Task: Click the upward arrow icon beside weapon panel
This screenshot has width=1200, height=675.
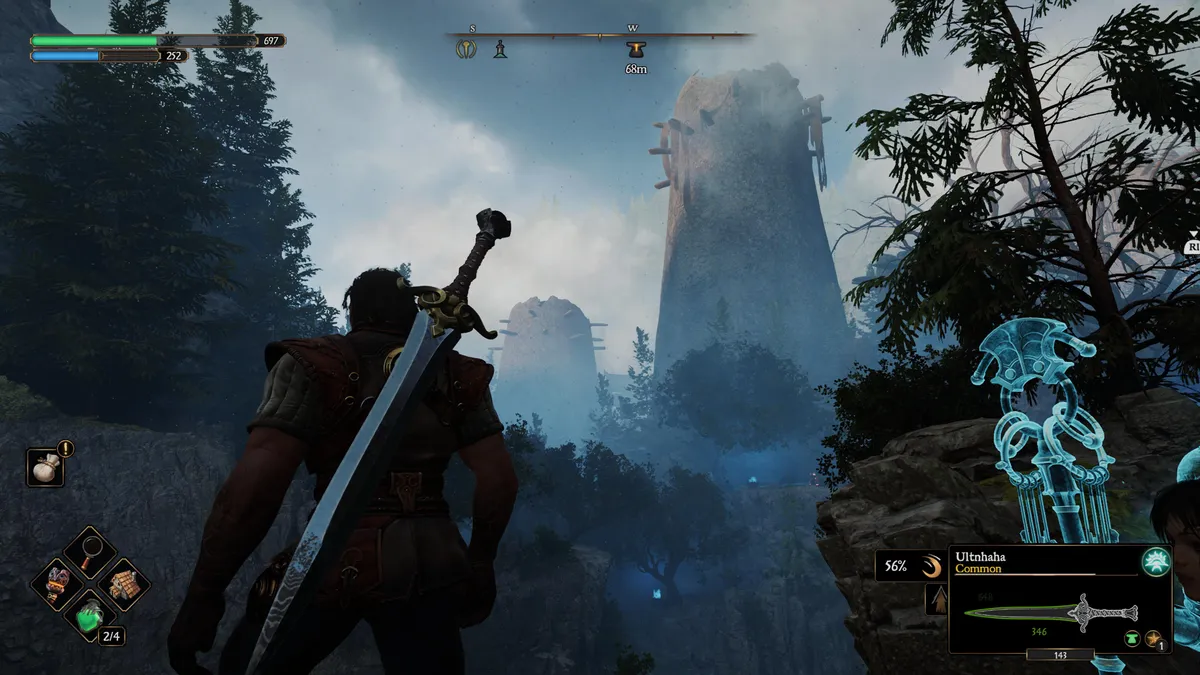Action: point(937,600)
